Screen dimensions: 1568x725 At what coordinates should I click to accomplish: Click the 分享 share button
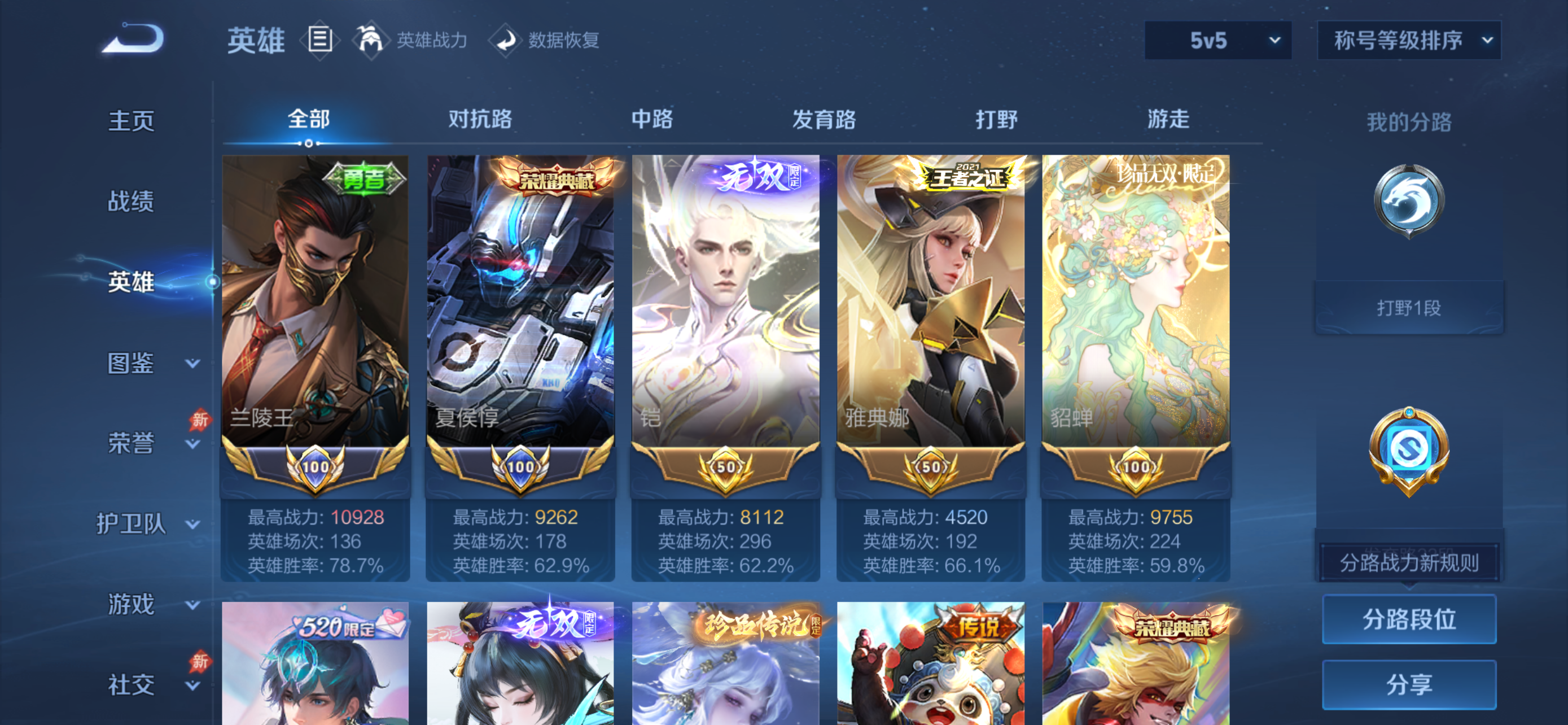[x=1409, y=684]
